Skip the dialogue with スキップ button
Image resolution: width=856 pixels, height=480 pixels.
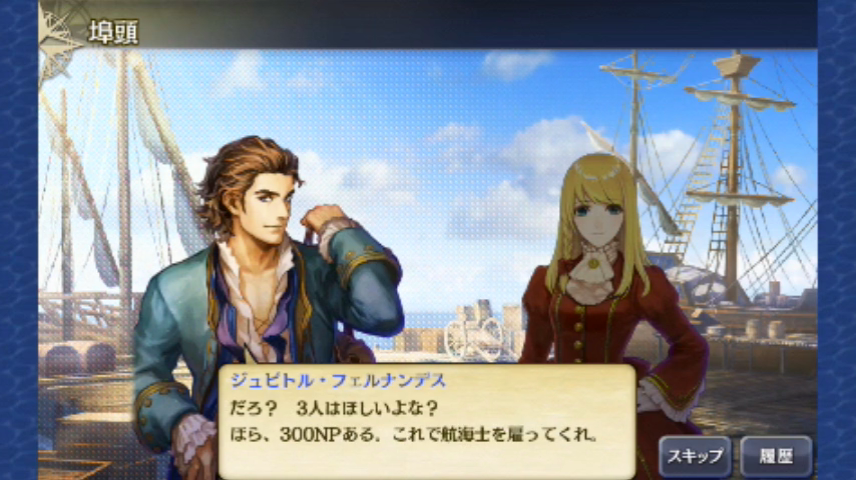click(x=695, y=456)
